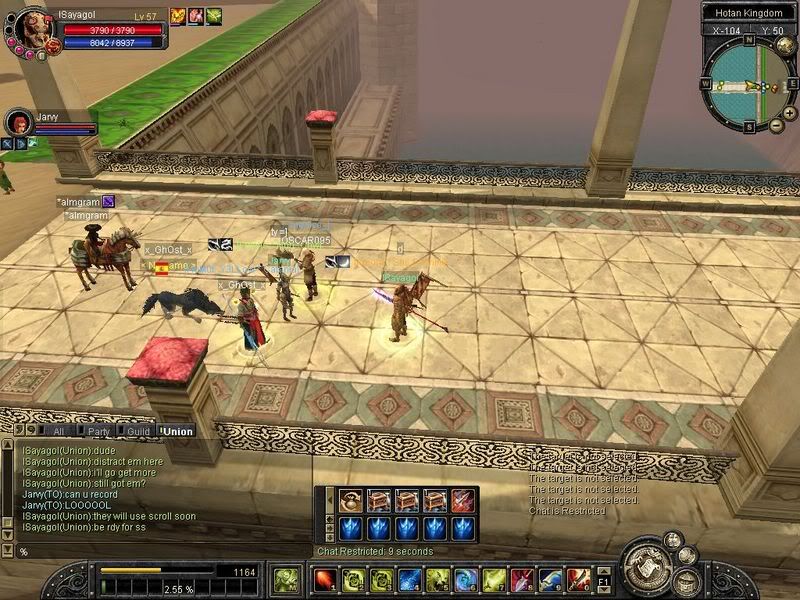The image size is (800, 600).
Task: Switch to the All chat tab
Action: click(x=60, y=431)
